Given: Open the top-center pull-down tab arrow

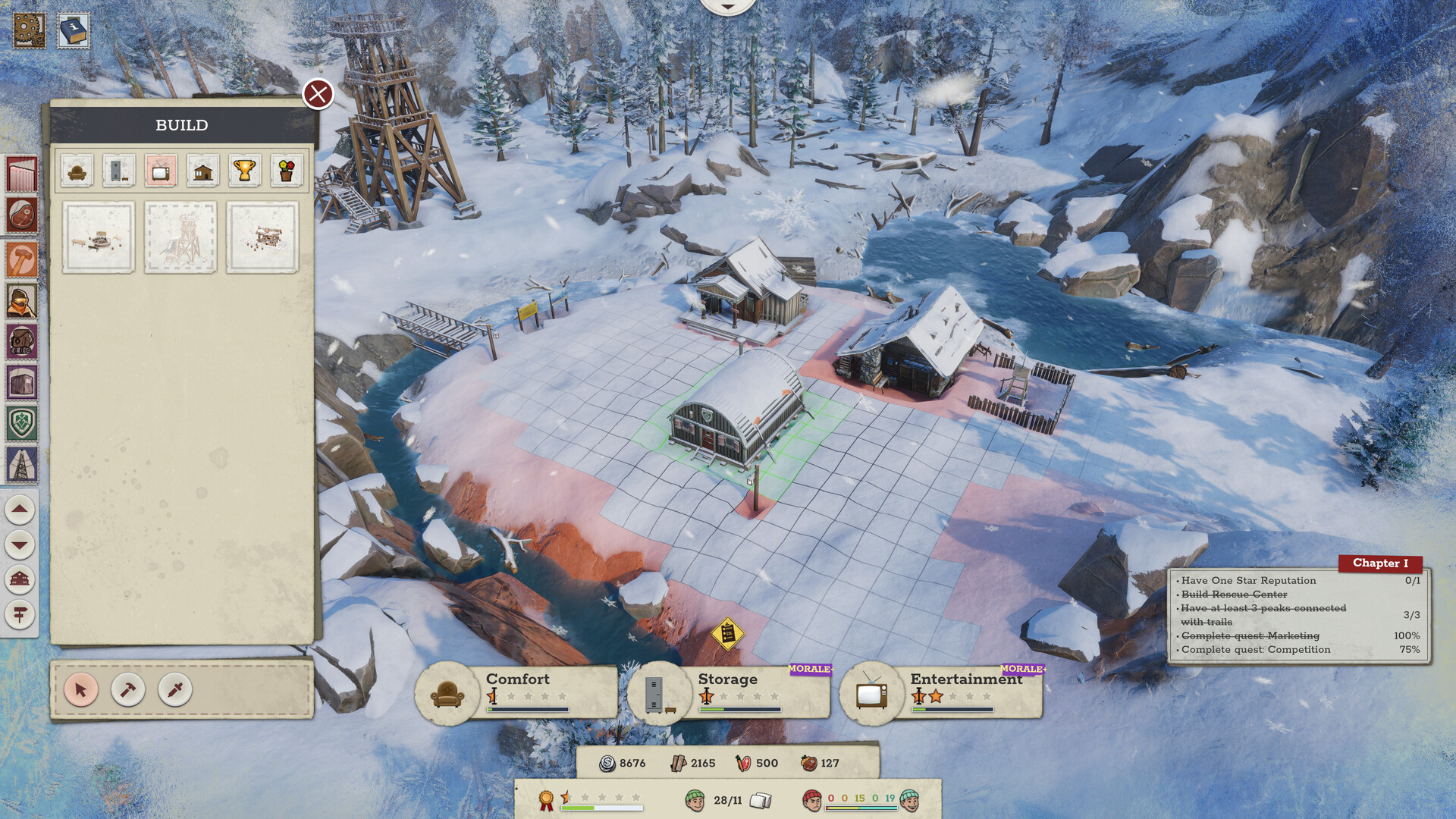Looking at the screenshot, I should (x=727, y=6).
